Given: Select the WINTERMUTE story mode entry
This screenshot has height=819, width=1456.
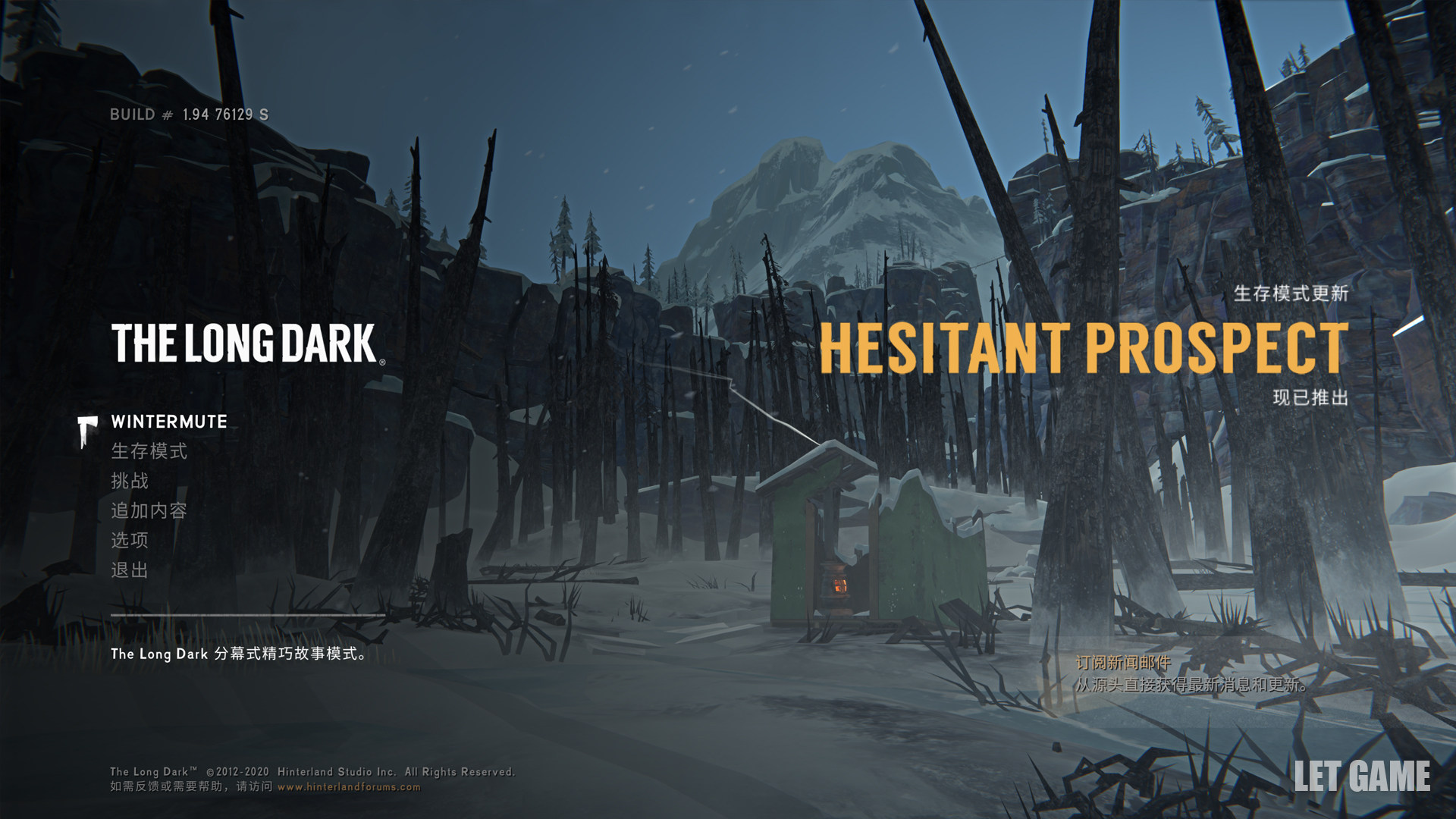Looking at the screenshot, I should click(x=169, y=422).
